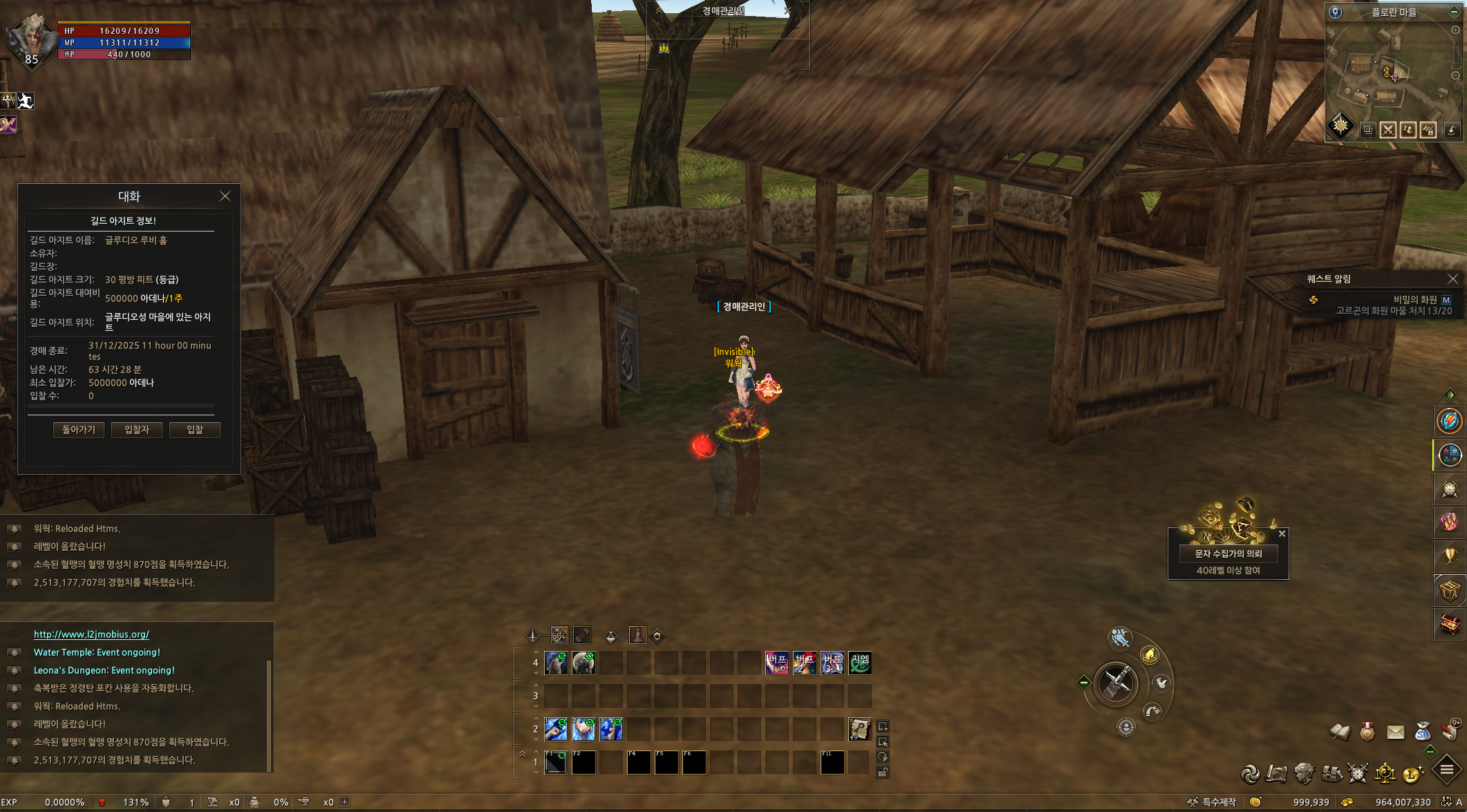This screenshot has height=812, width=1467.
Task: Use the scroll item in hotbar row 2
Action: pos(860,729)
